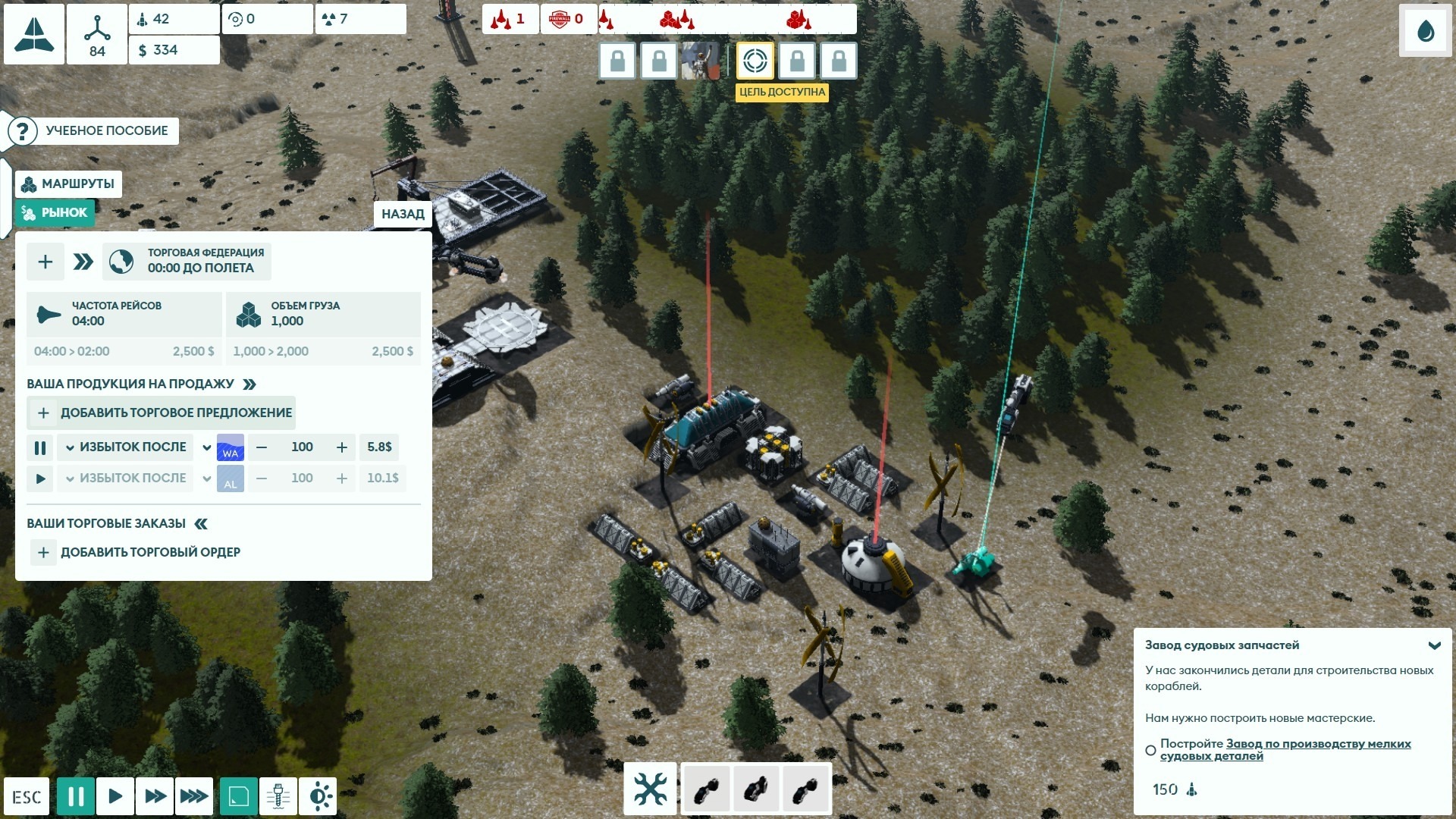Open the ИЗБЫТОК ПОСЛЕ dropdown for WA
This screenshot has height=819, width=1456.
pos(126,447)
